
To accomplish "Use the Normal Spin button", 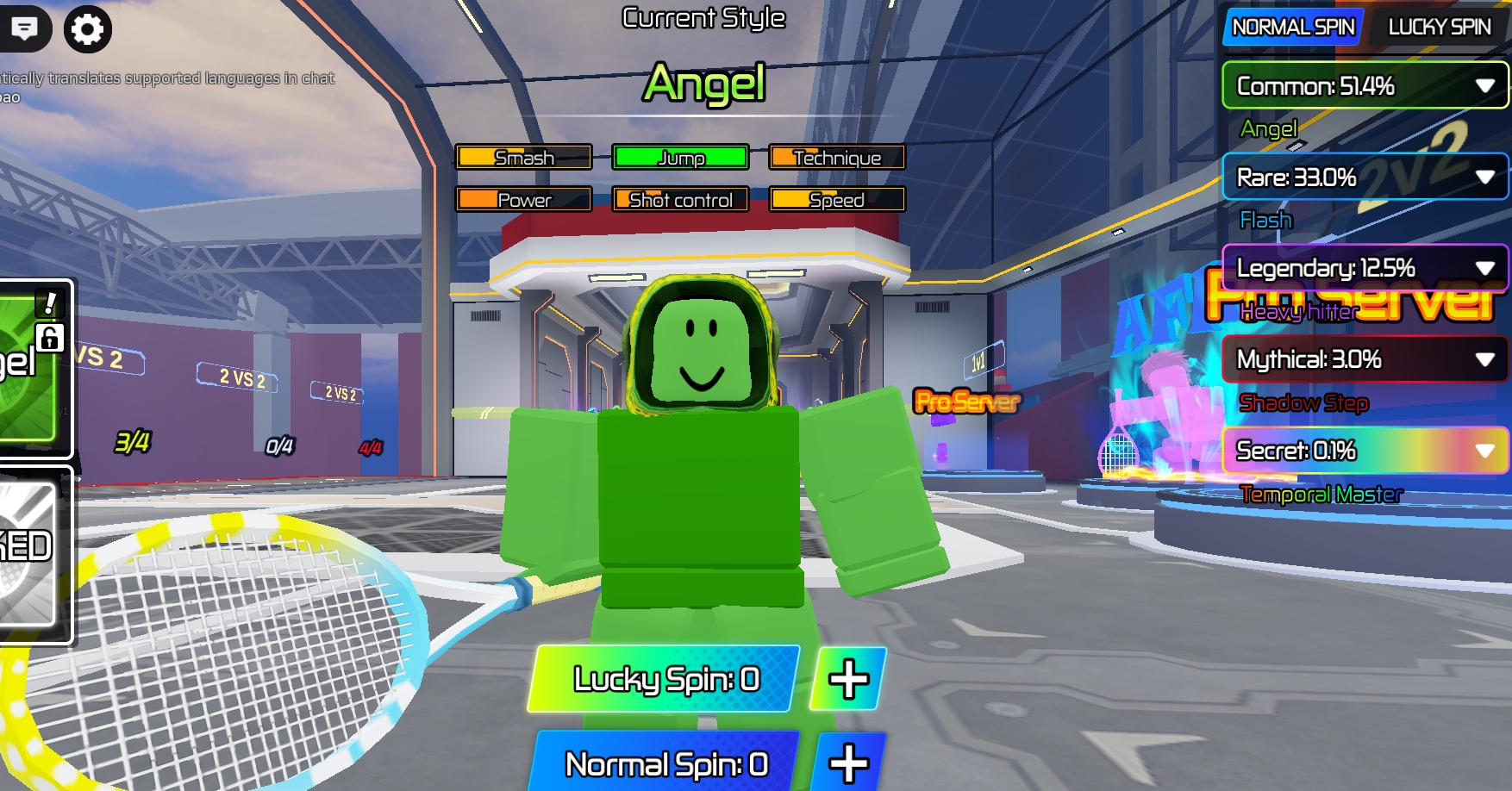I will point(665,763).
